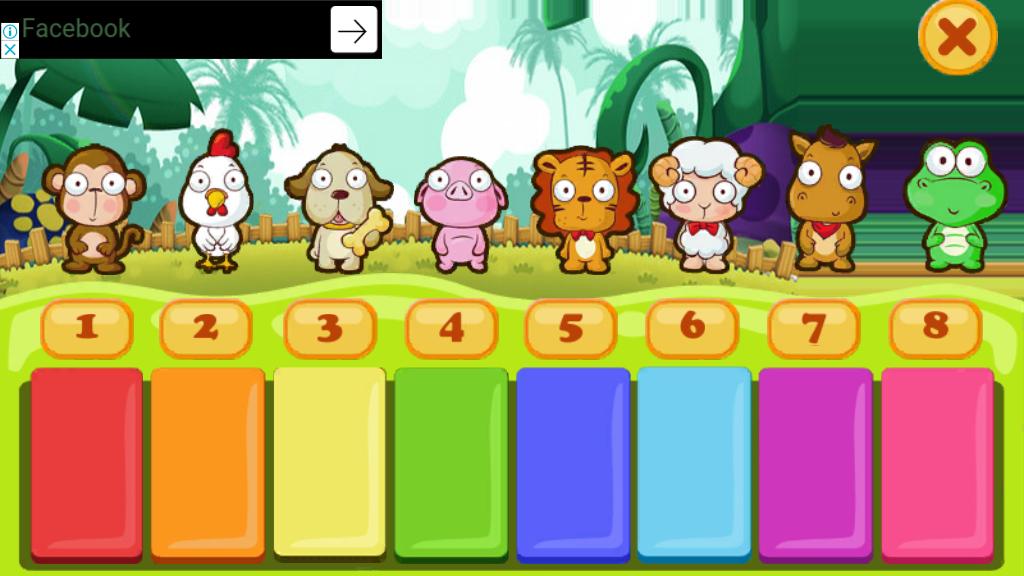Play the pink piano key
The width and height of the screenshot is (1024, 576).
937,460
